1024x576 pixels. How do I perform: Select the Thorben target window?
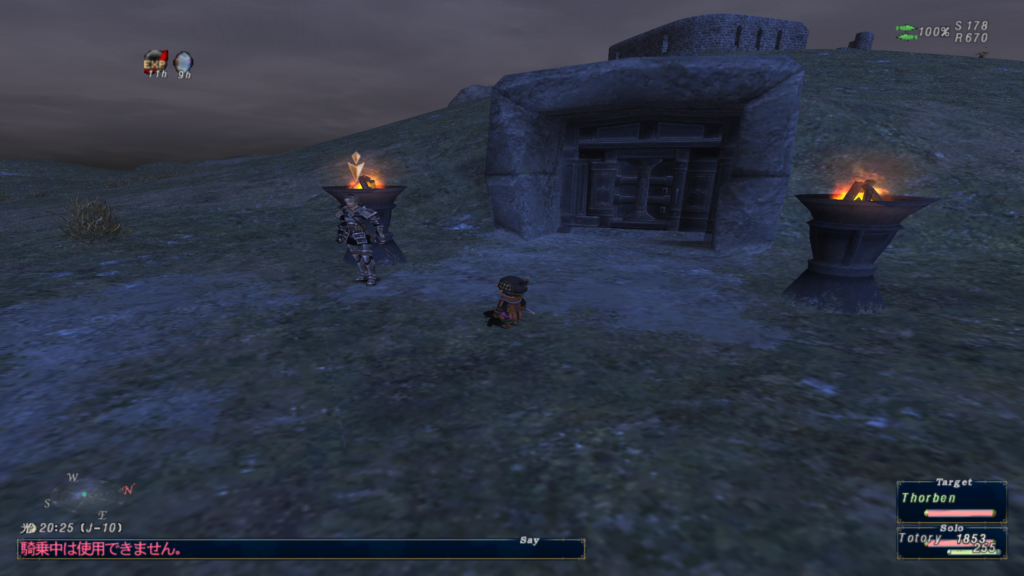coord(951,501)
